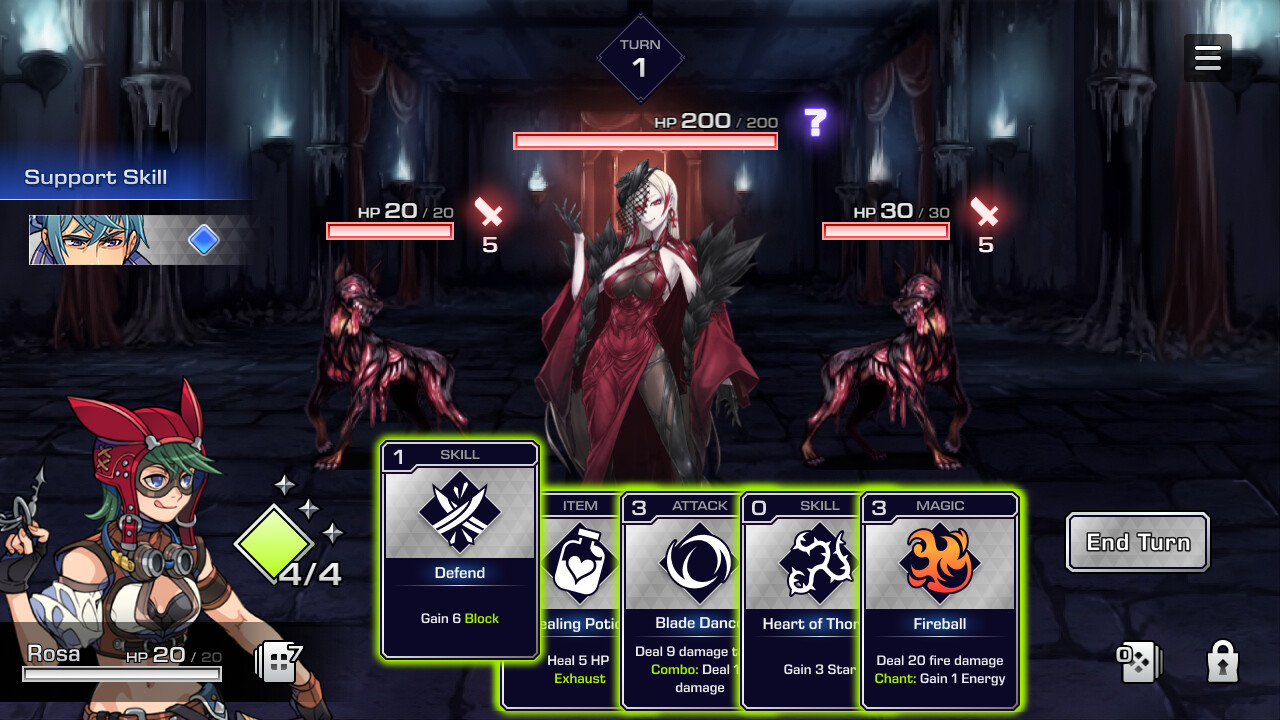Image resolution: width=1280 pixels, height=720 pixels.
Task: Click the question mark above the boss HP bar
Action: 817,122
